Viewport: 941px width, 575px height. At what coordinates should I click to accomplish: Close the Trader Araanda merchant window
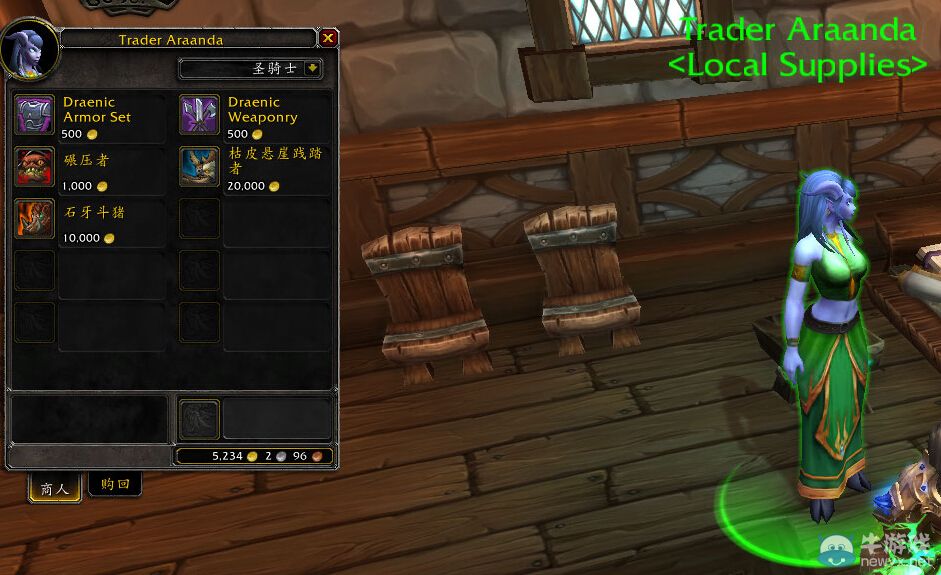328,39
